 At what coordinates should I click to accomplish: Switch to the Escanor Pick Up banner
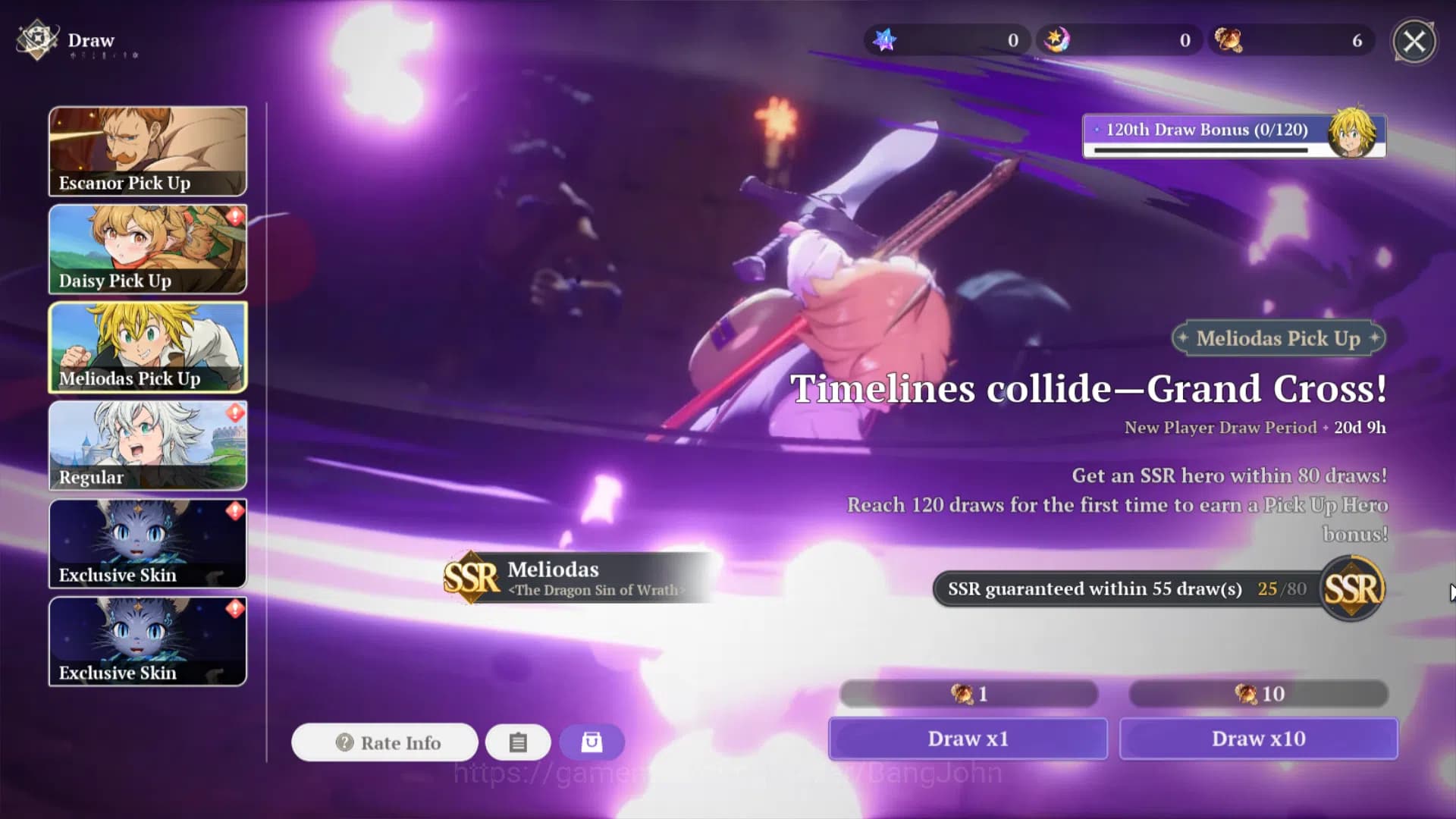point(148,151)
